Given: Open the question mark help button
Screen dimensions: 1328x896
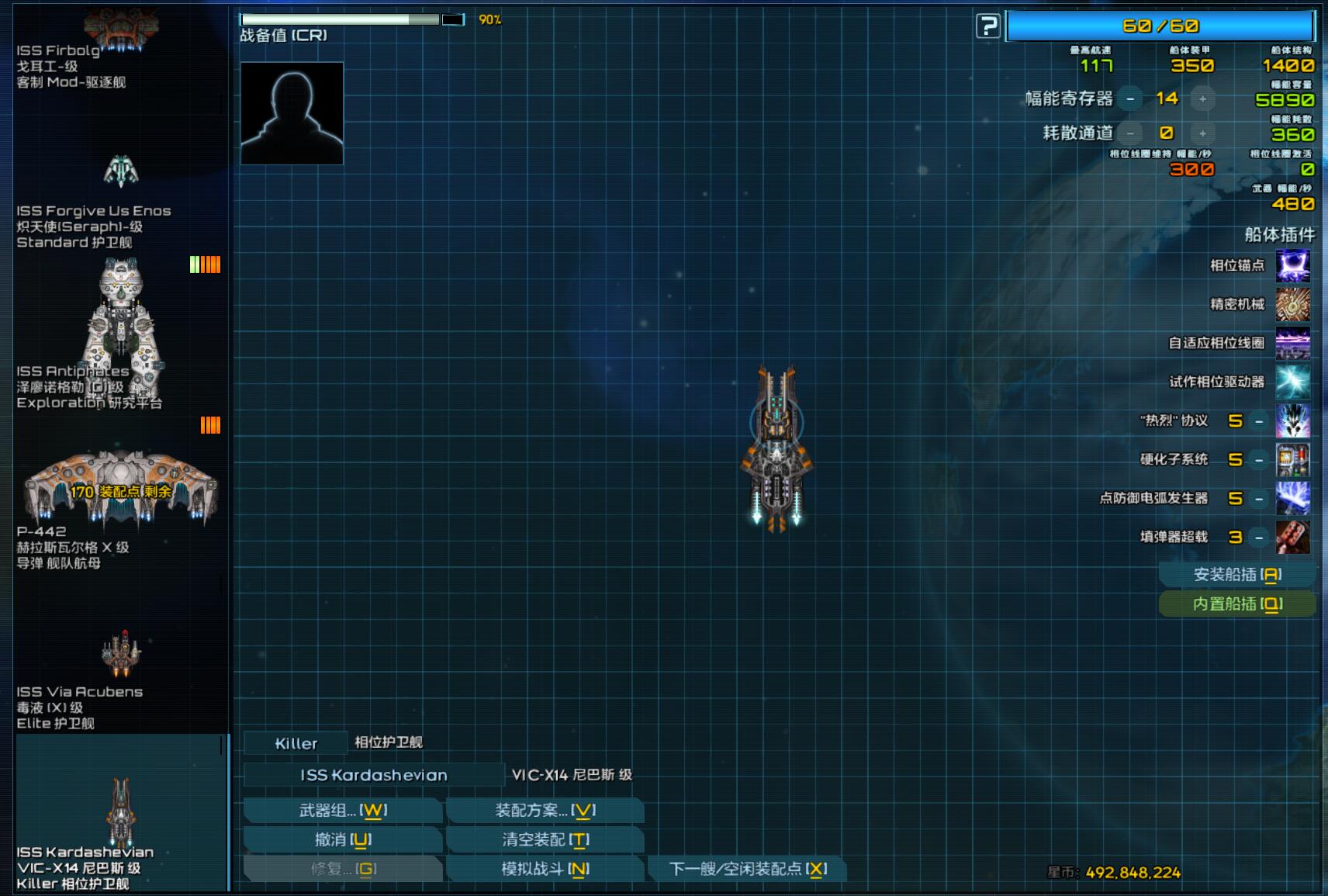Looking at the screenshot, I should click(x=987, y=26).
